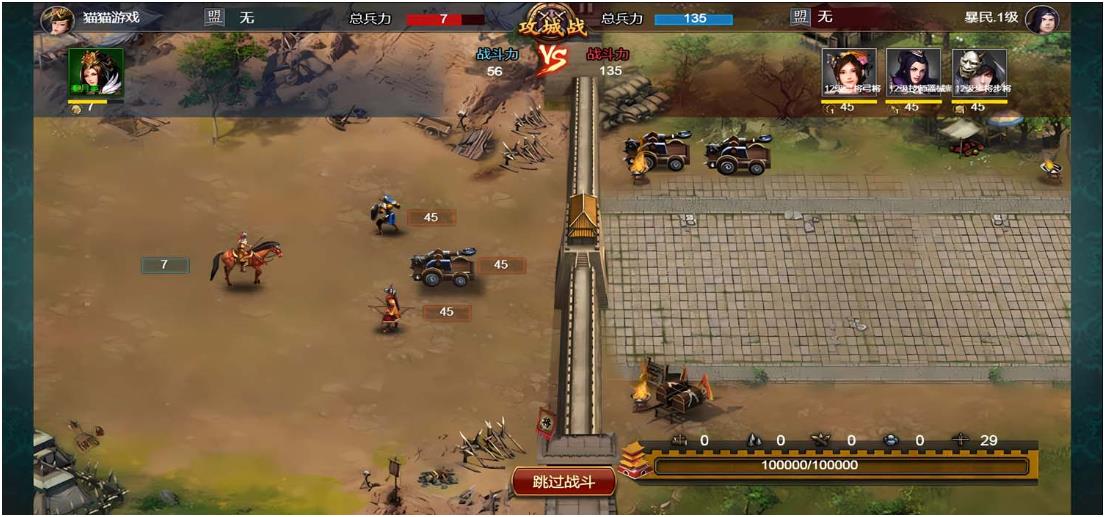The image size is (1105, 517).
Task: Pick the masked infantry general portrait
Action: coord(978,73)
